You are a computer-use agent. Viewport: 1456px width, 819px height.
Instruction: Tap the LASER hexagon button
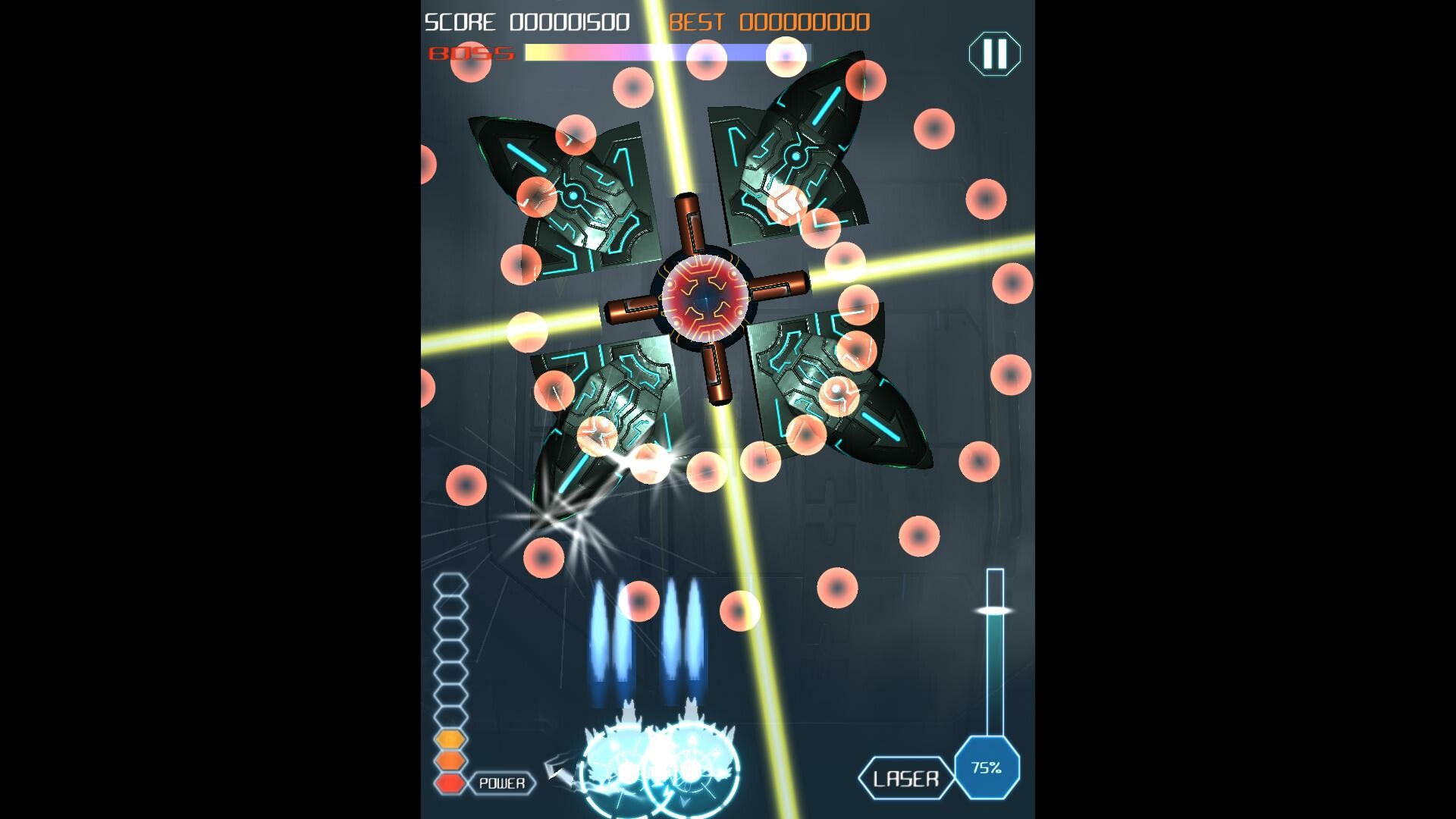point(907,777)
